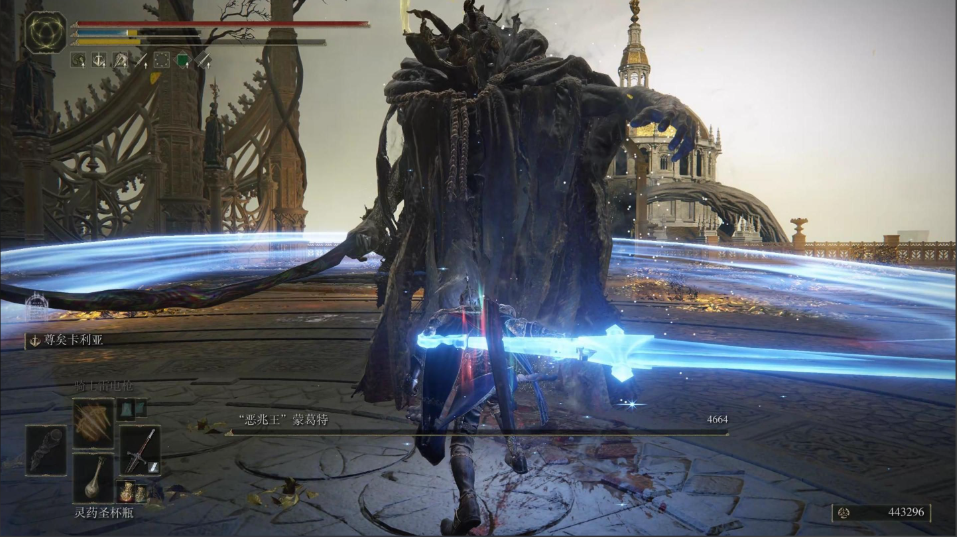957x537 pixels.
Task: Select the right-hand sword weapon slot
Action: pyautogui.click(x=140, y=449)
